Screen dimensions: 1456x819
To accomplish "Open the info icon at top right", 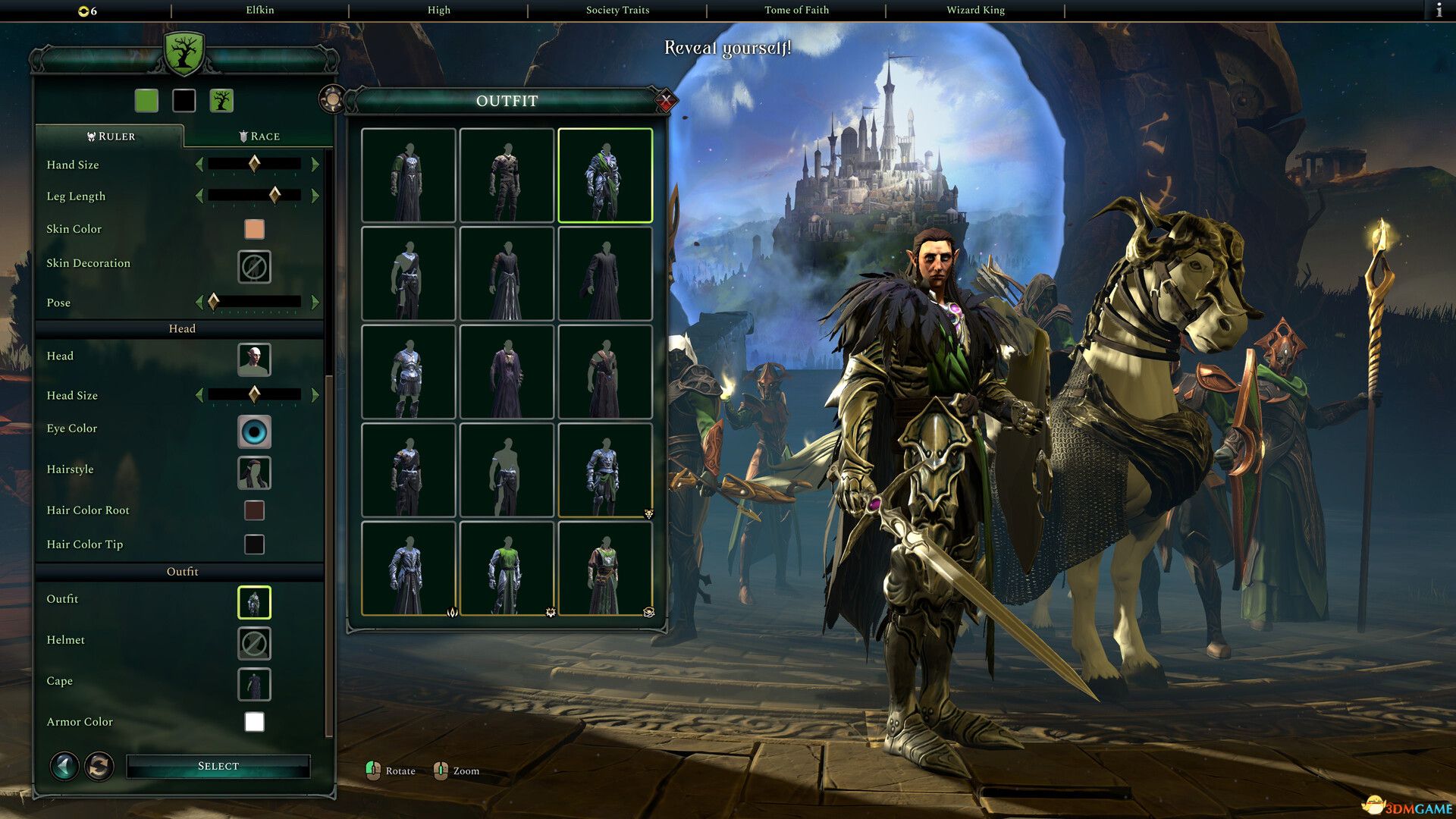I will [1440, 11].
